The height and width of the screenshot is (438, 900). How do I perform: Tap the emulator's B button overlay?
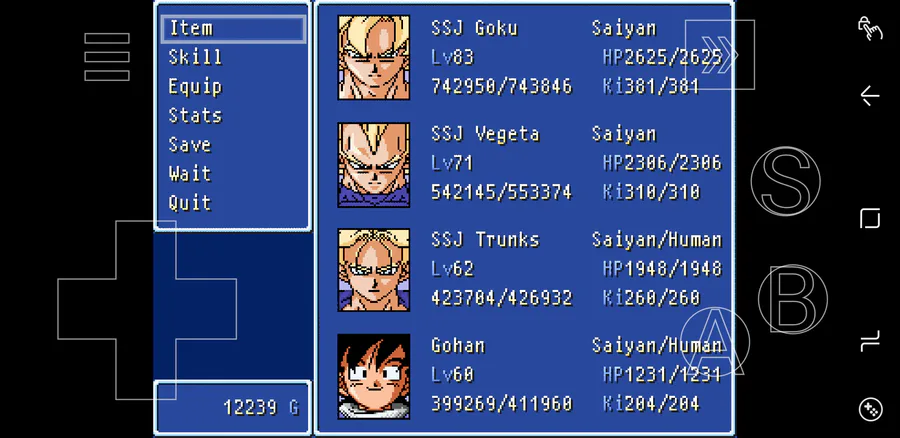(x=792, y=298)
